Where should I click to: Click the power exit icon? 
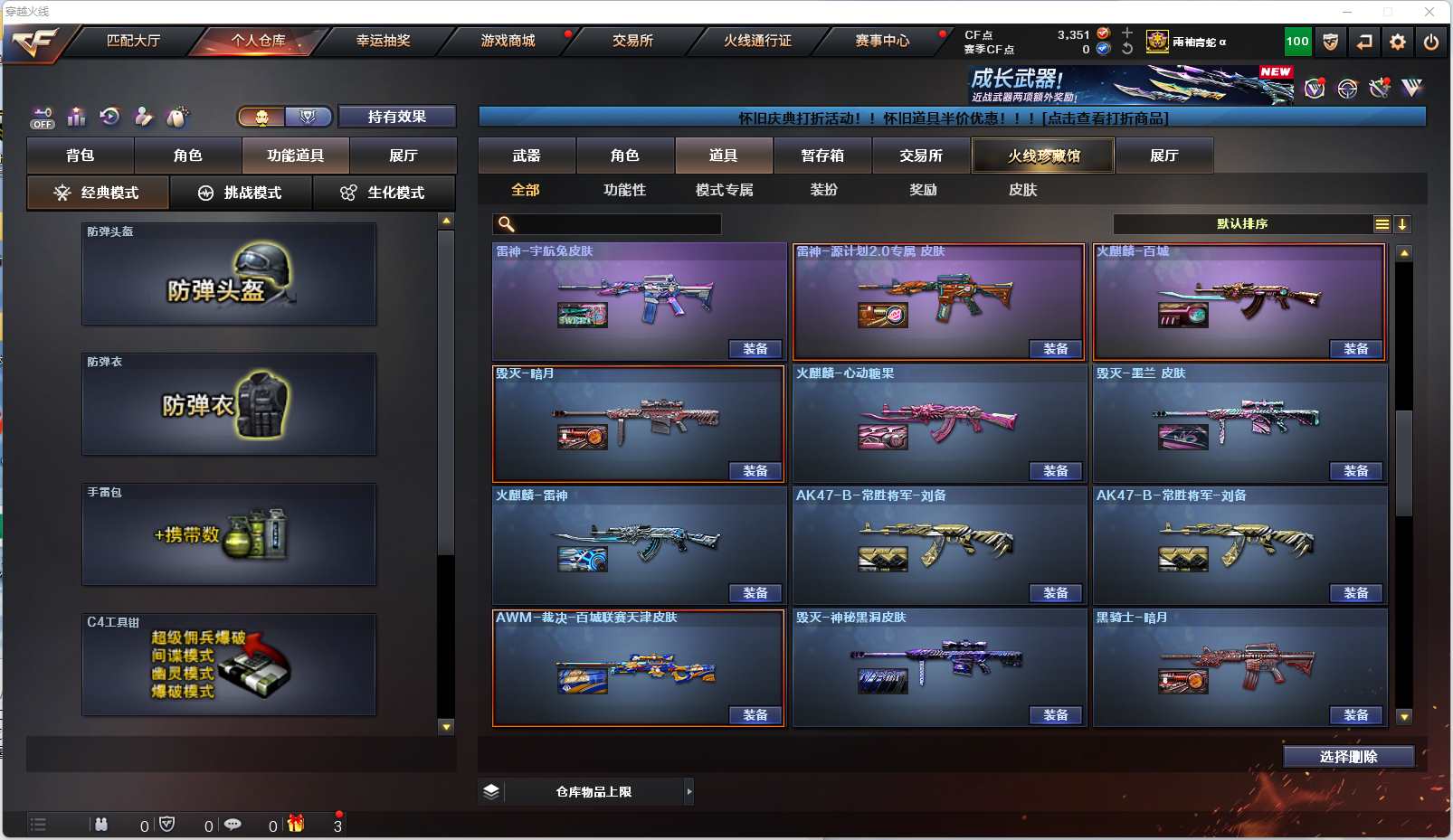tap(1431, 42)
